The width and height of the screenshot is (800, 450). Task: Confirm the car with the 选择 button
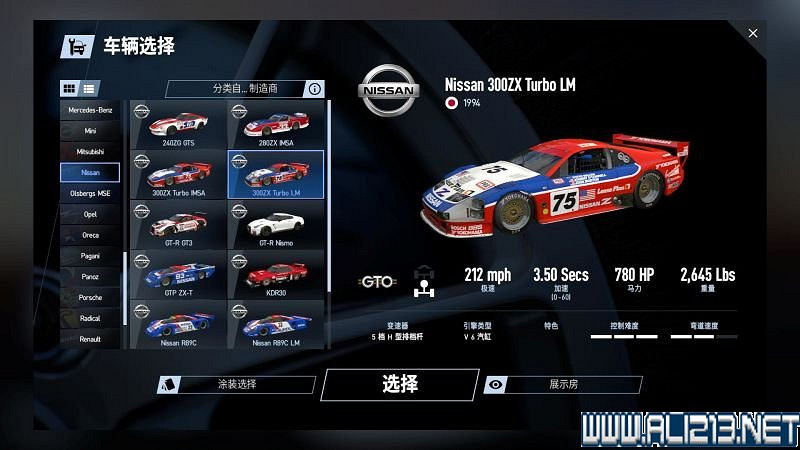click(x=399, y=384)
